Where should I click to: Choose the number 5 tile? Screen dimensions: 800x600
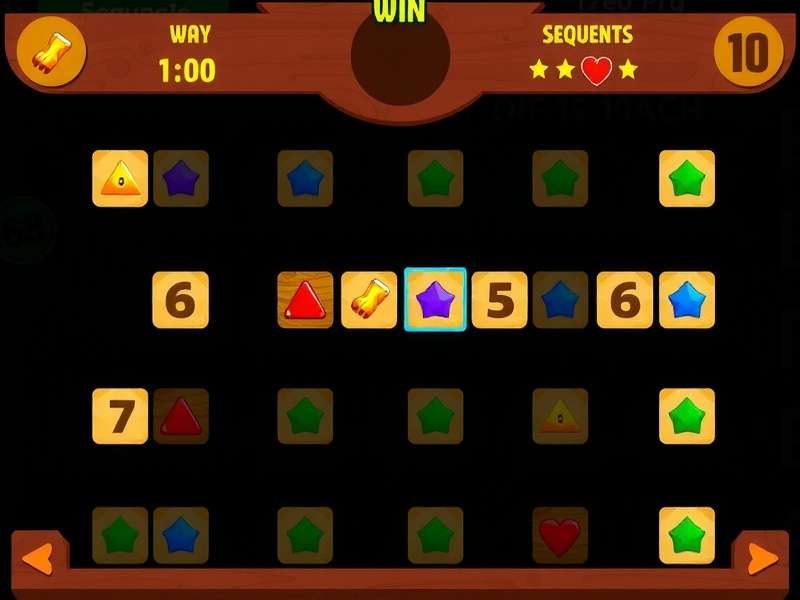[499, 299]
